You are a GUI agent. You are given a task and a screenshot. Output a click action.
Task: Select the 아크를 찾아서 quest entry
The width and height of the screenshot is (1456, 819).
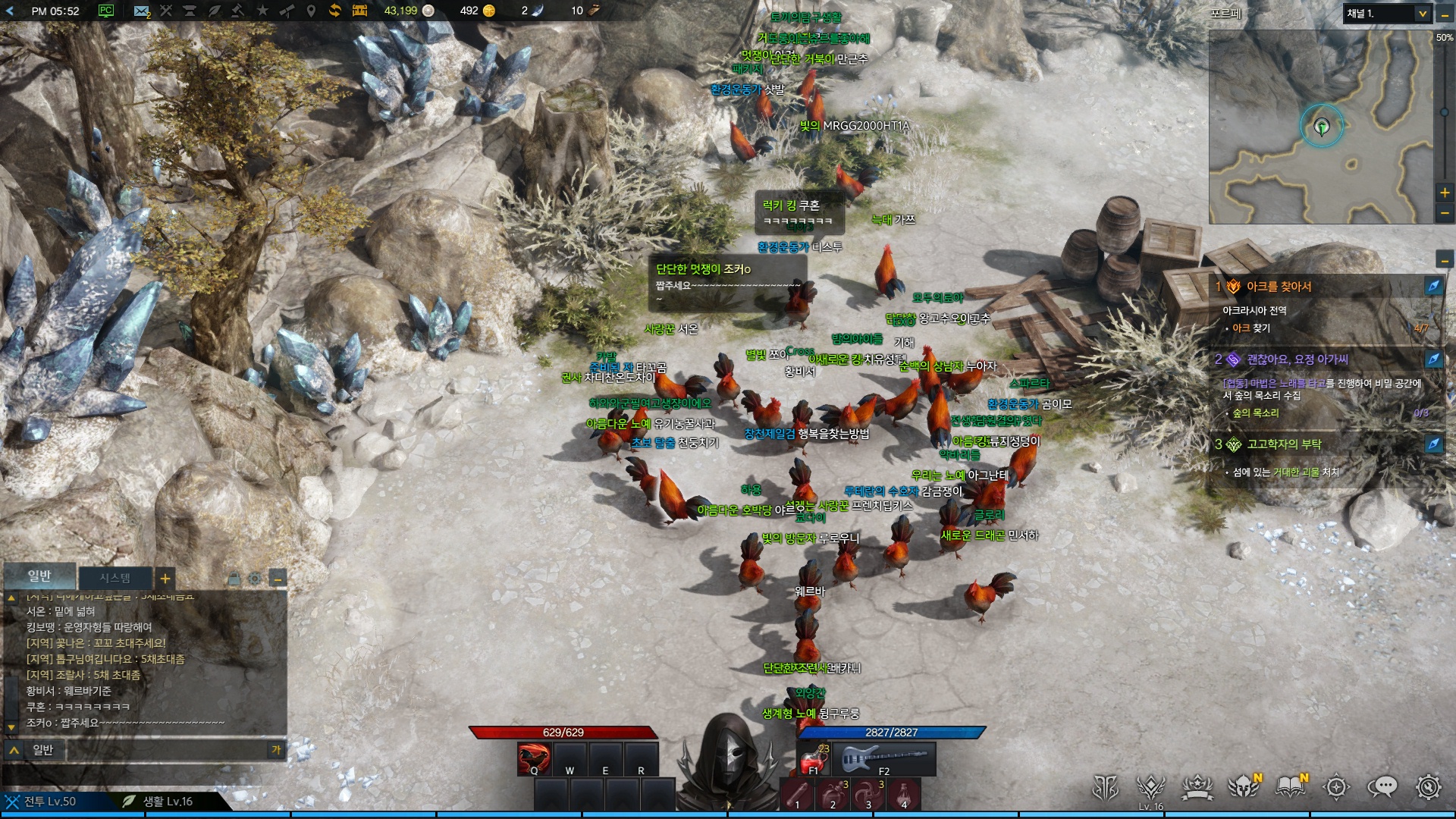coord(1279,287)
